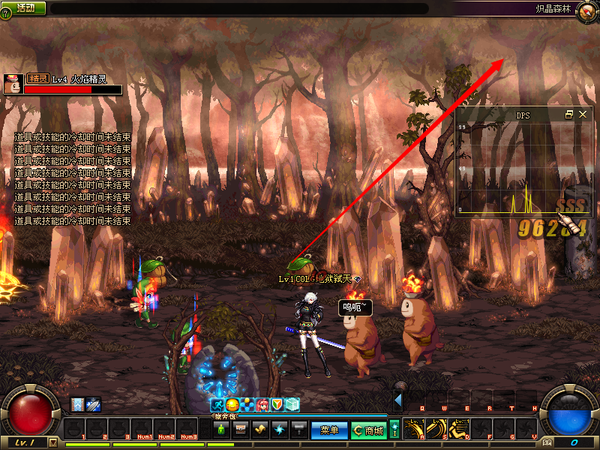Open the 菜单 menu button
The height and width of the screenshot is (450, 600).
327,429
